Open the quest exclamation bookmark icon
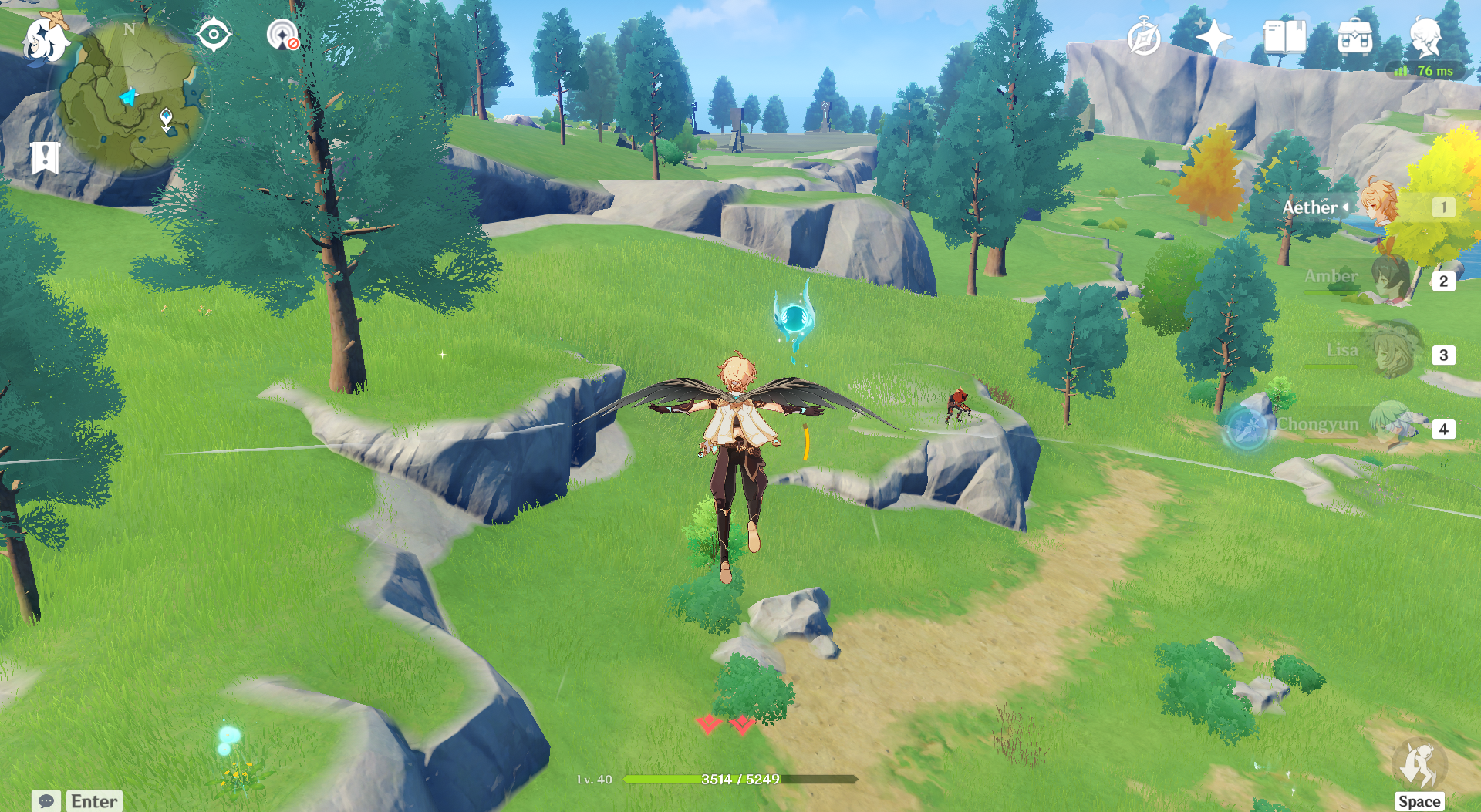The image size is (1481, 812). click(x=45, y=158)
